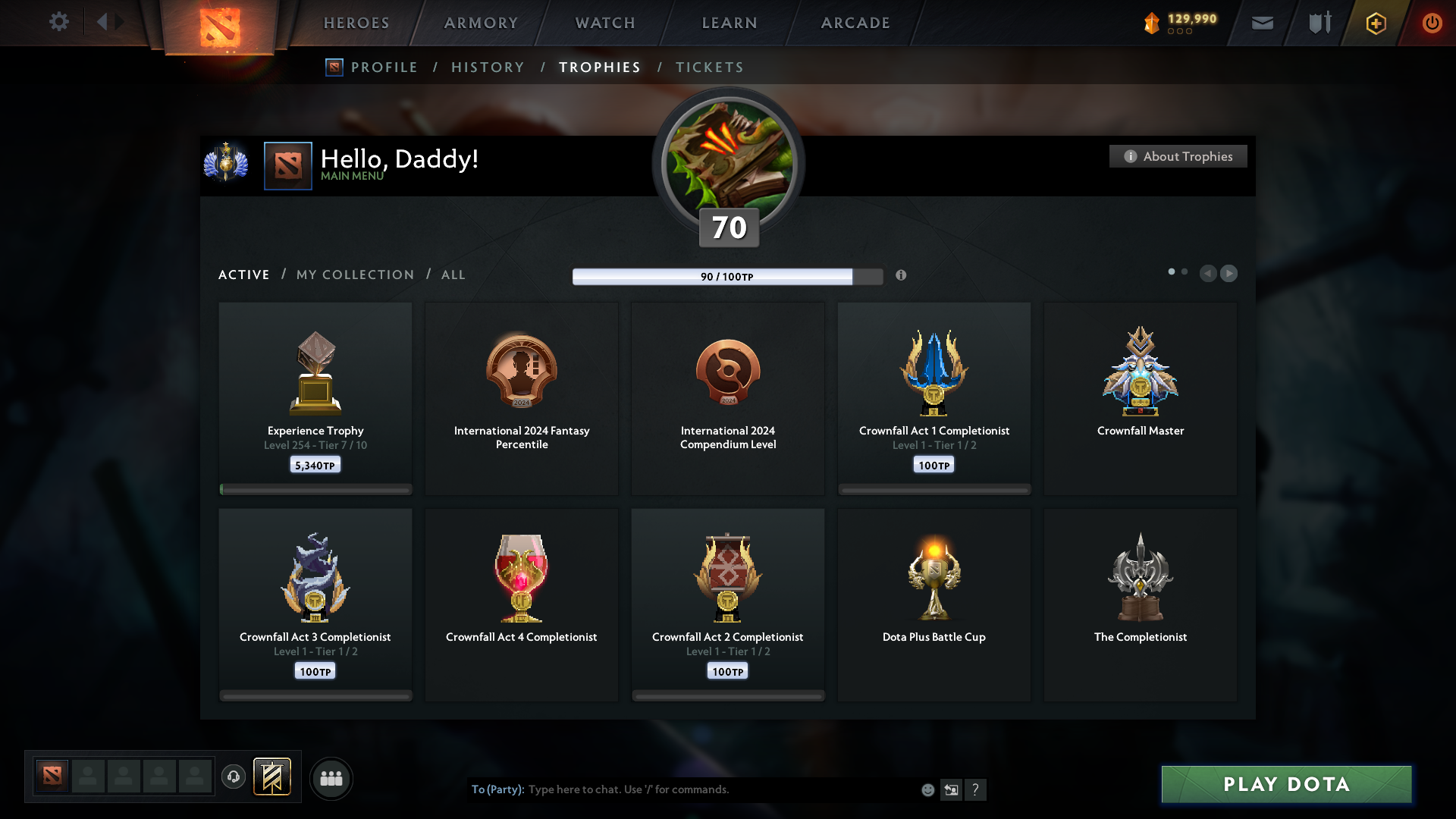Click the Dota Plus banner icon near party slots
Image resolution: width=1456 pixels, height=819 pixels.
[x=273, y=777]
